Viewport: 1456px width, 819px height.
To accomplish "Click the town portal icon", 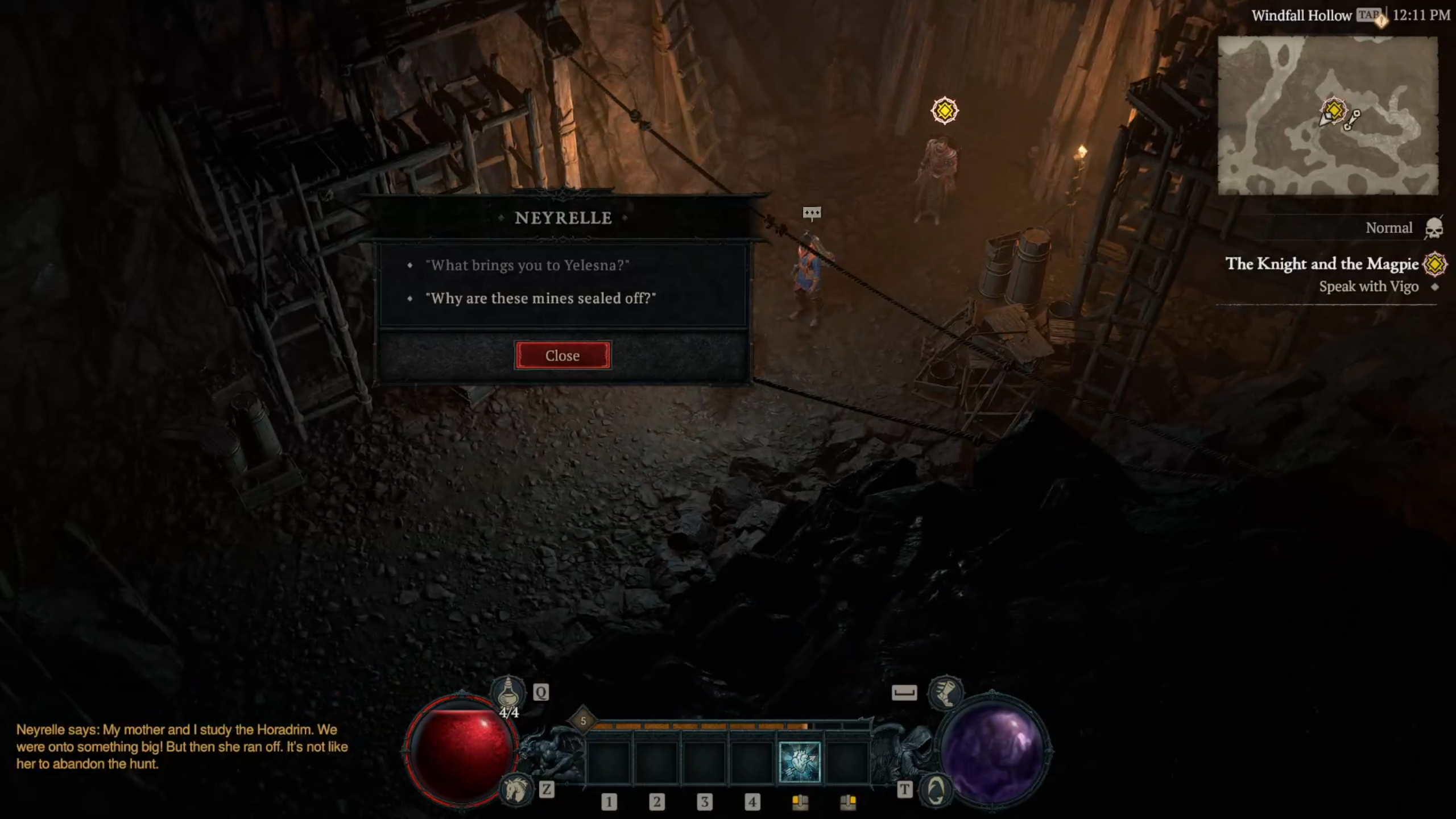I will coord(936,789).
